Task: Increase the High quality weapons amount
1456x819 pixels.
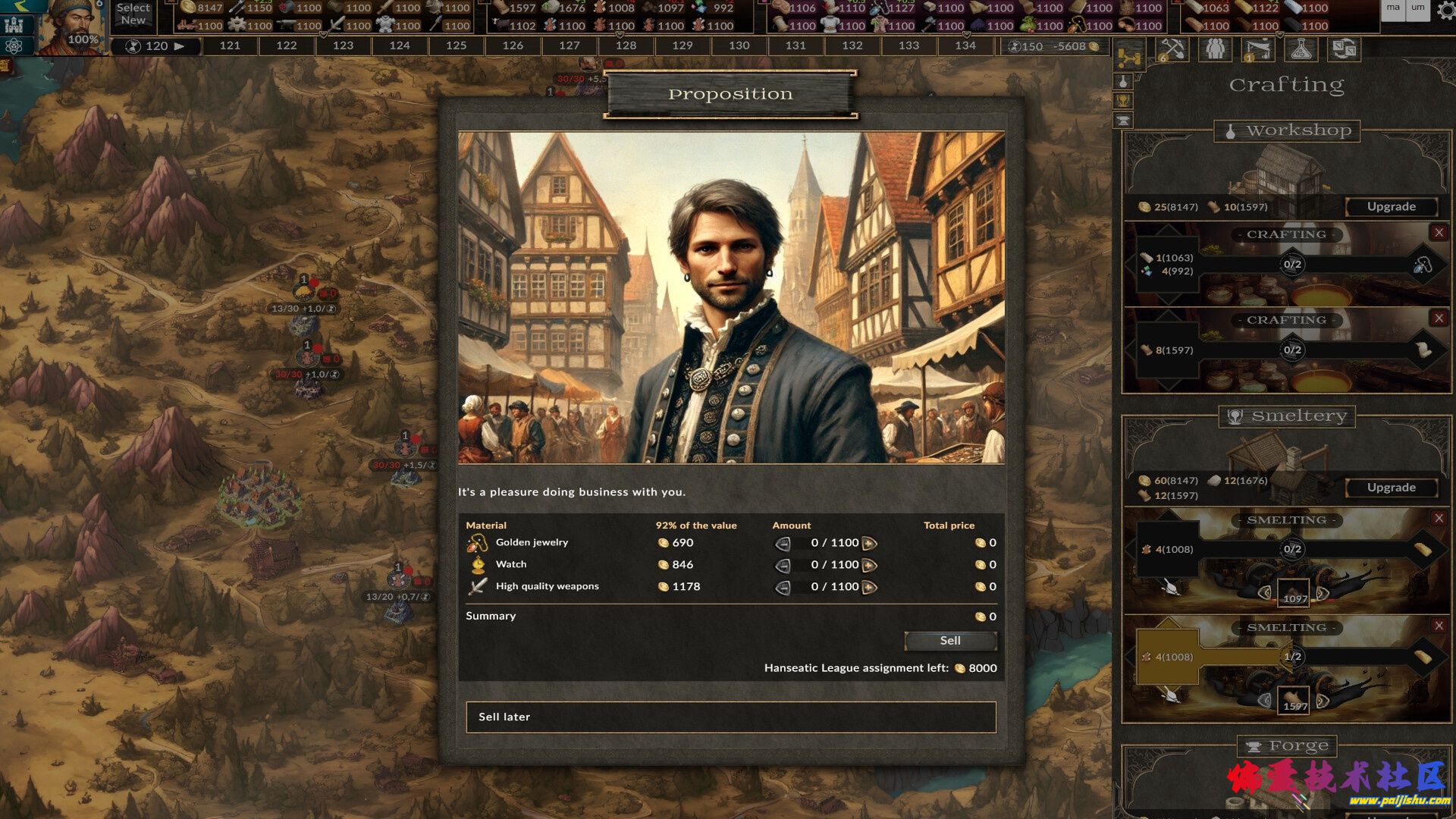Action: 870,587
